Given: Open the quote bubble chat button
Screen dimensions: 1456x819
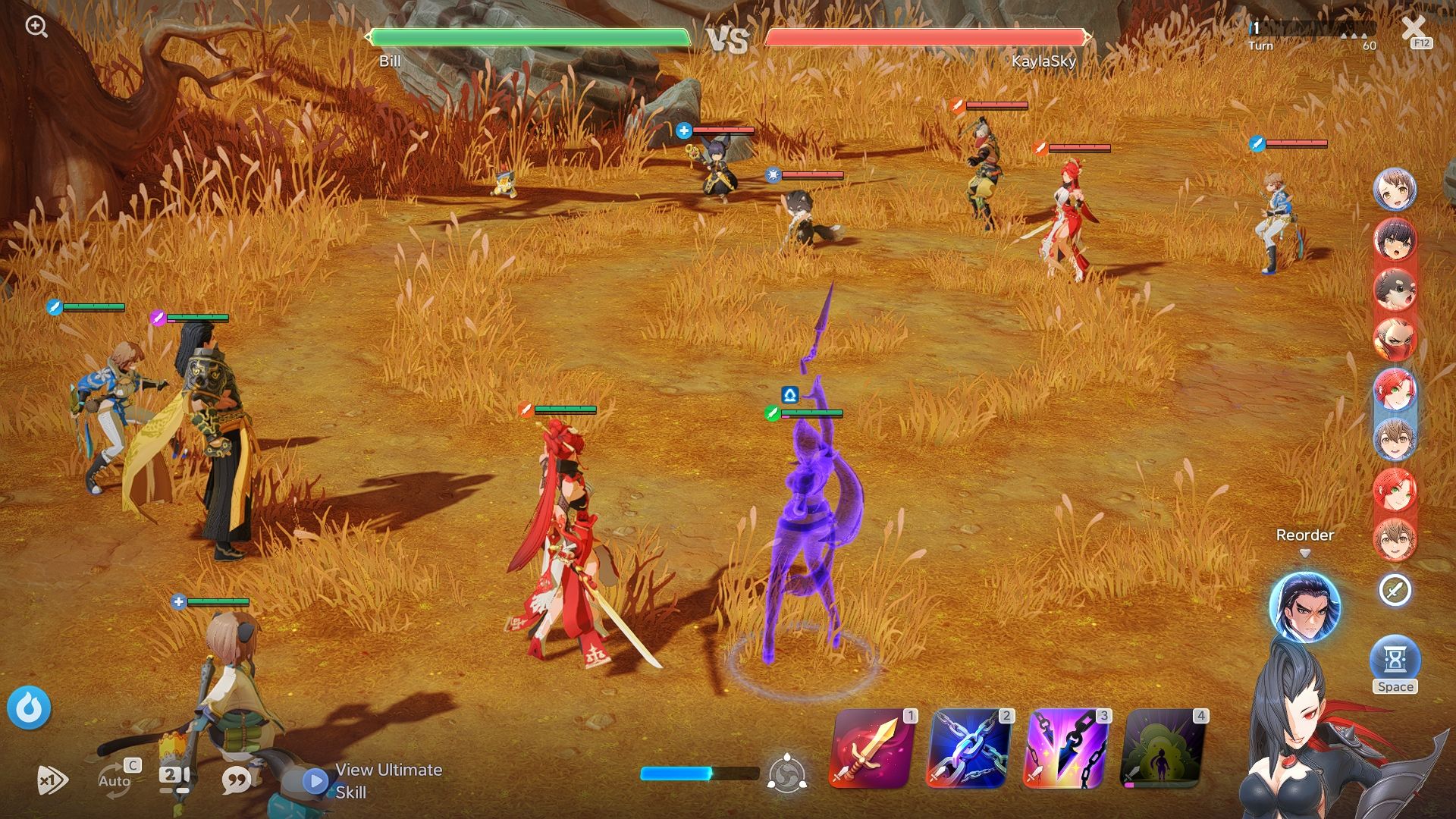Looking at the screenshot, I should 237,780.
